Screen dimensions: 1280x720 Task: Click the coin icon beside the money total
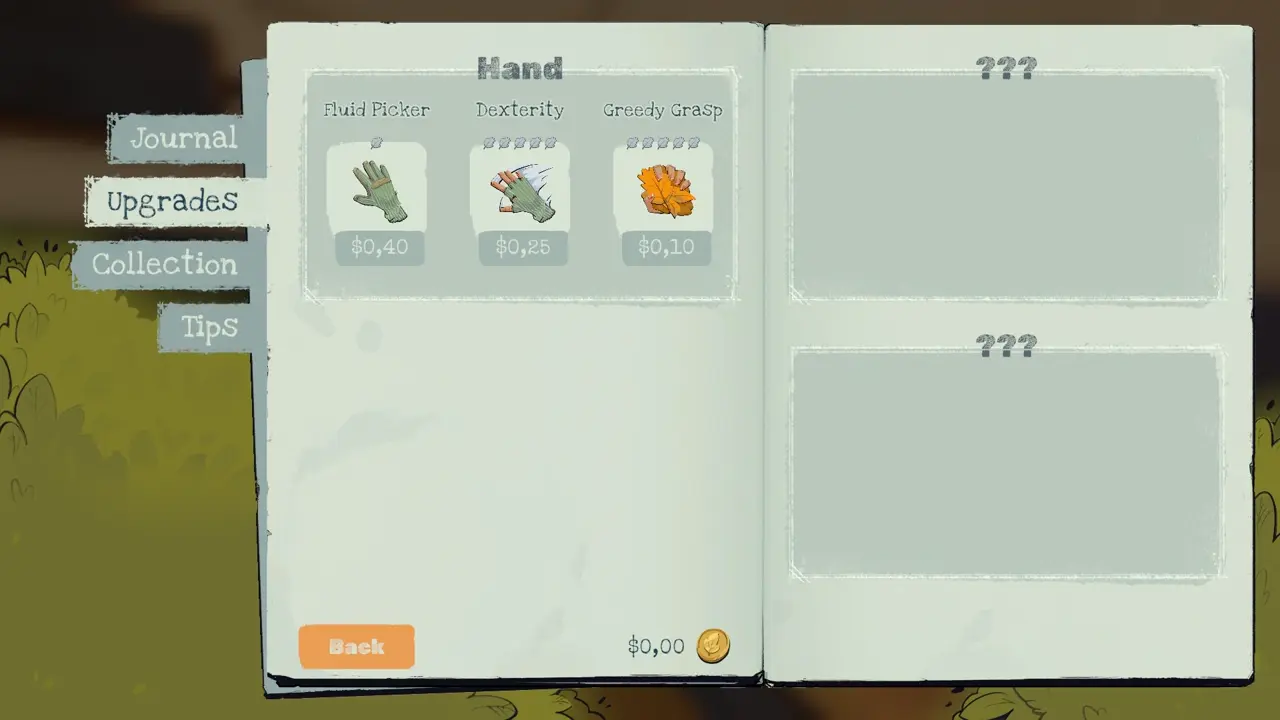click(x=713, y=647)
